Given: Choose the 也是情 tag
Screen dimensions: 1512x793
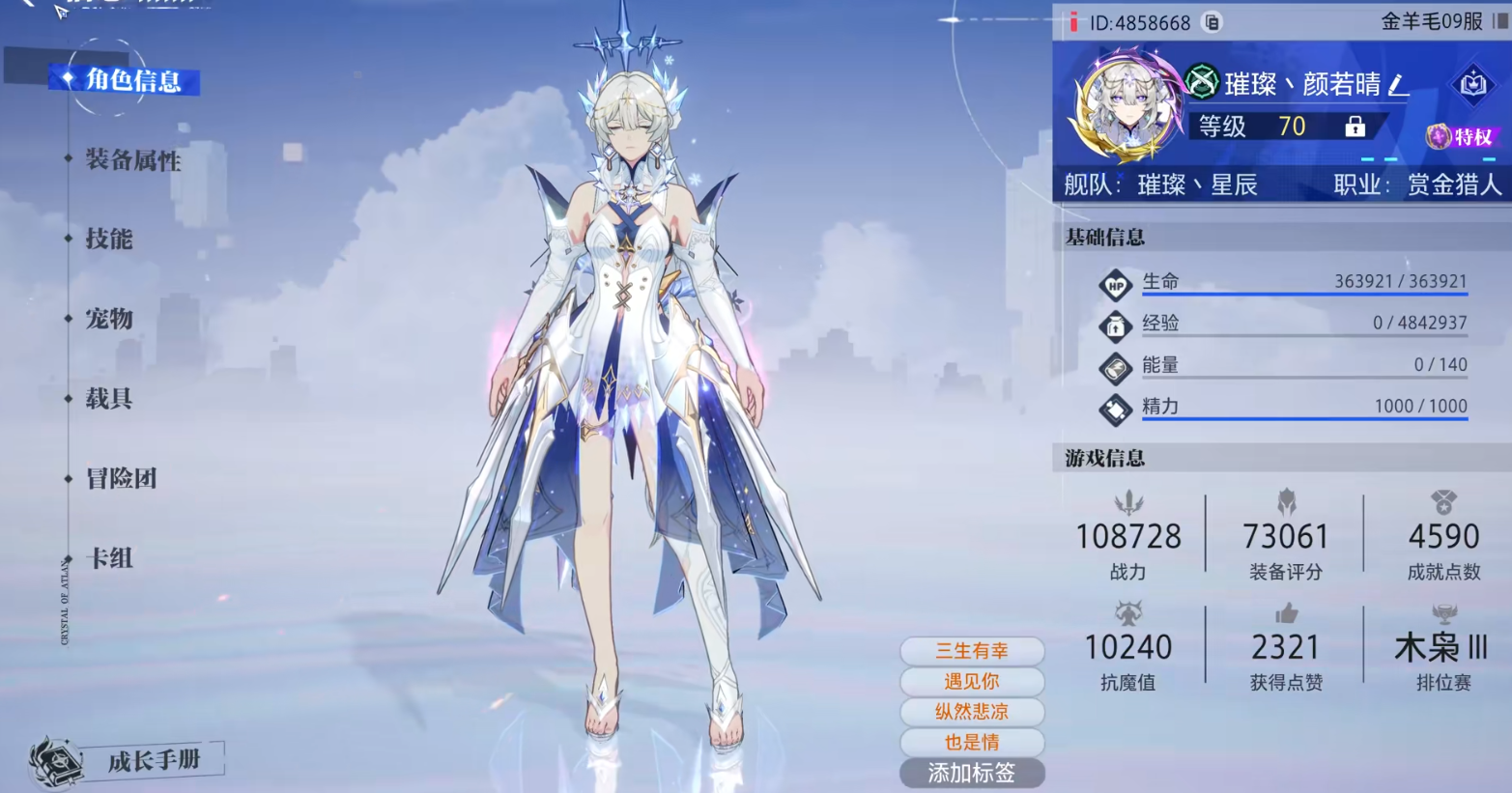Looking at the screenshot, I should pyautogui.click(x=972, y=743).
